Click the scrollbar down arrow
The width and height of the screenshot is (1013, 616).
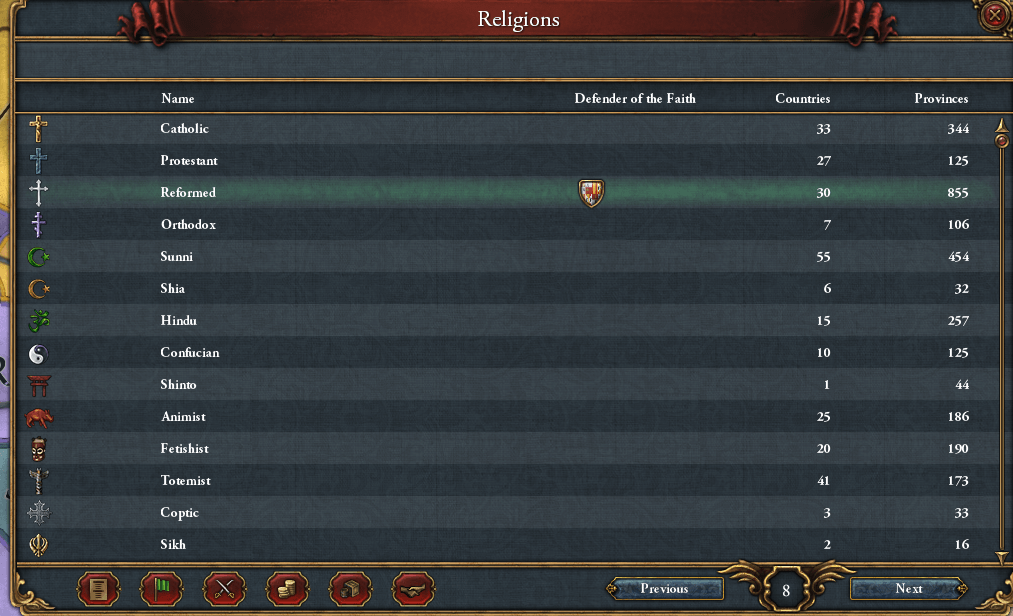[1001, 557]
